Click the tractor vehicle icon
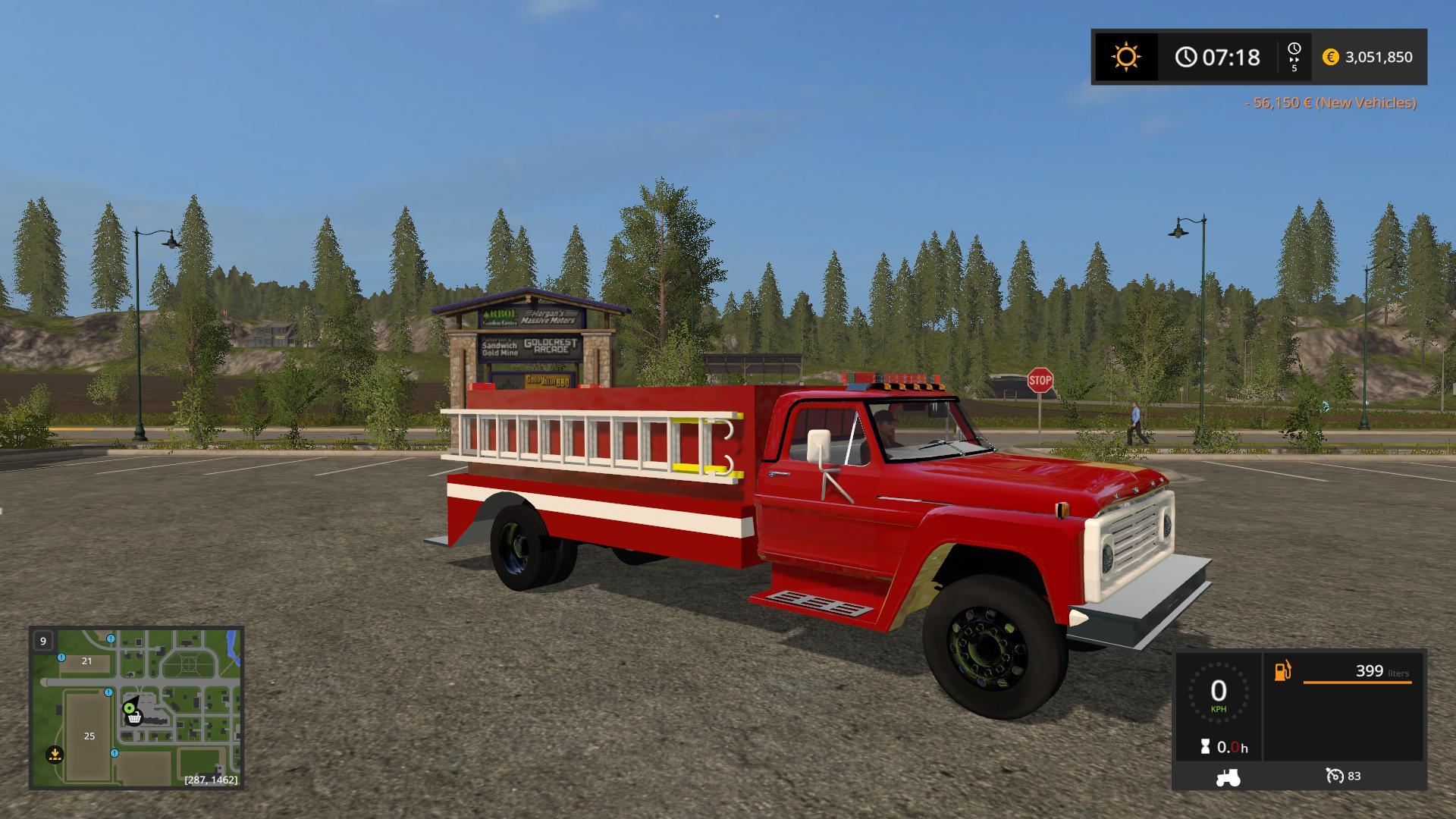The height and width of the screenshot is (819, 1456). point(1228,777)
